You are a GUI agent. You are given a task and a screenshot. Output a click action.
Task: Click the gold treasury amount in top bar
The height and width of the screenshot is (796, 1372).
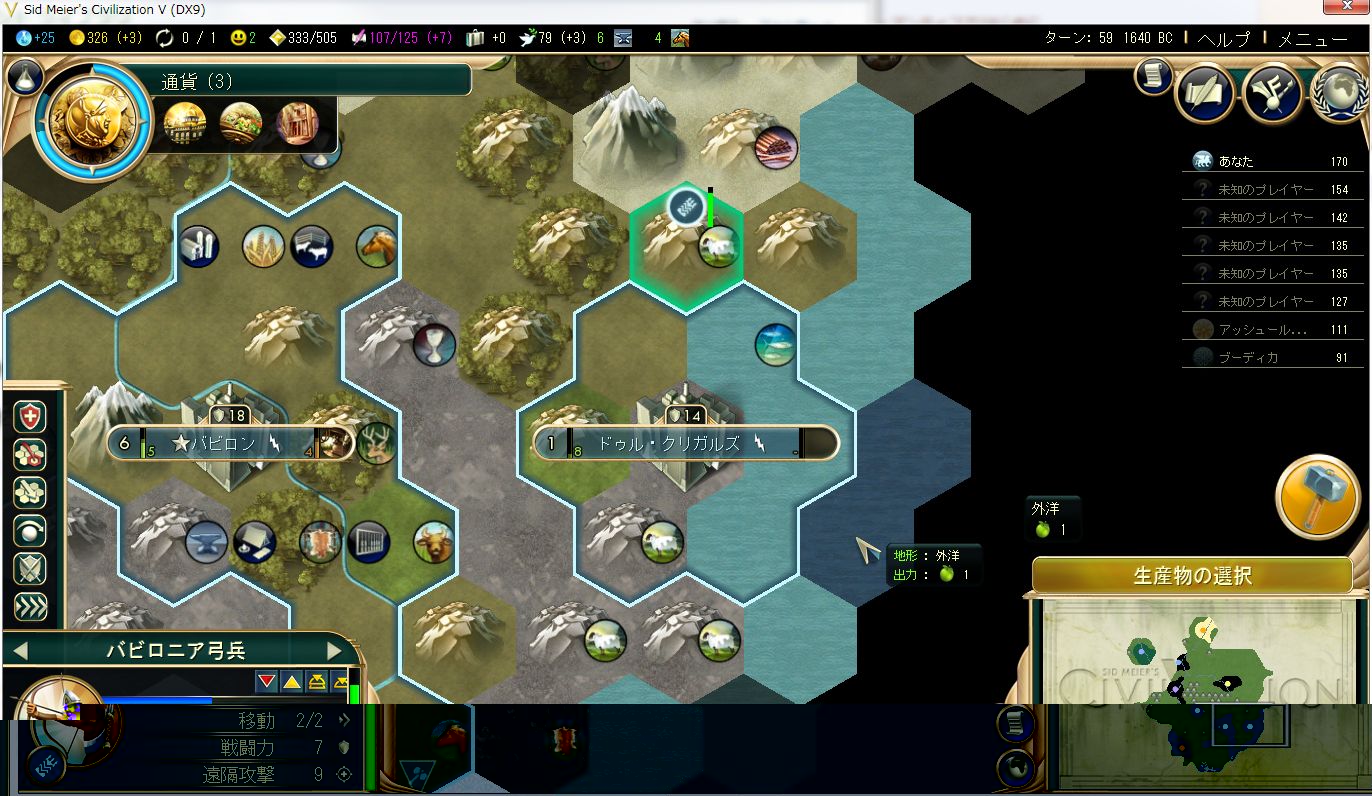(97, 38)
